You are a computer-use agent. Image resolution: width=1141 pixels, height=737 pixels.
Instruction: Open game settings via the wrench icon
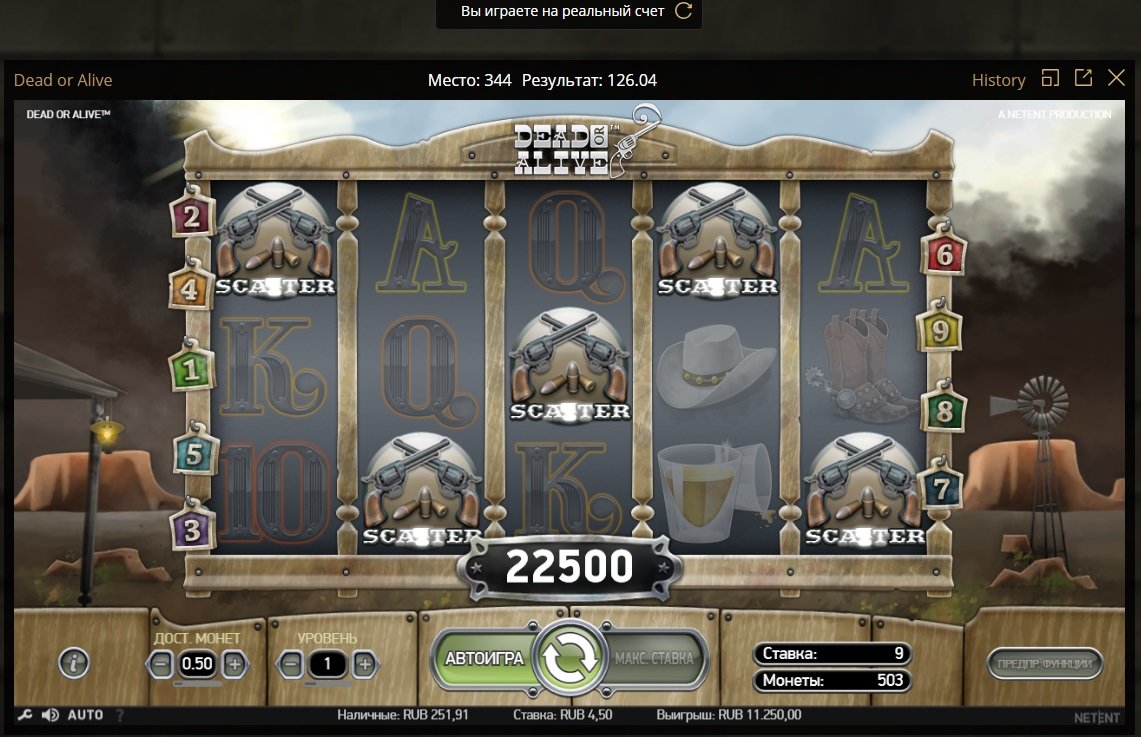pos(25,716)
